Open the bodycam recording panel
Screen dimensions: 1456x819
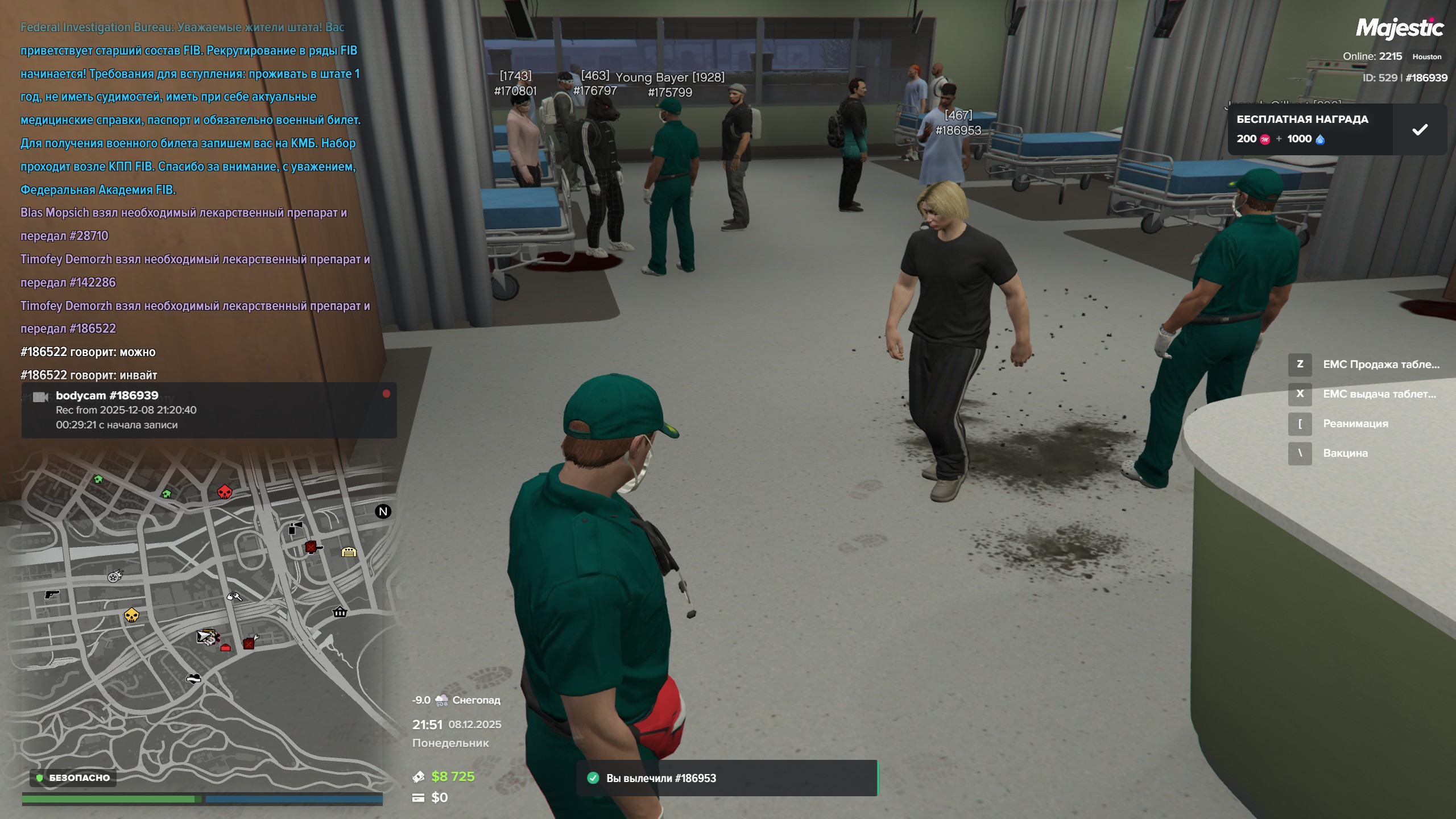(x=209, y=410)
